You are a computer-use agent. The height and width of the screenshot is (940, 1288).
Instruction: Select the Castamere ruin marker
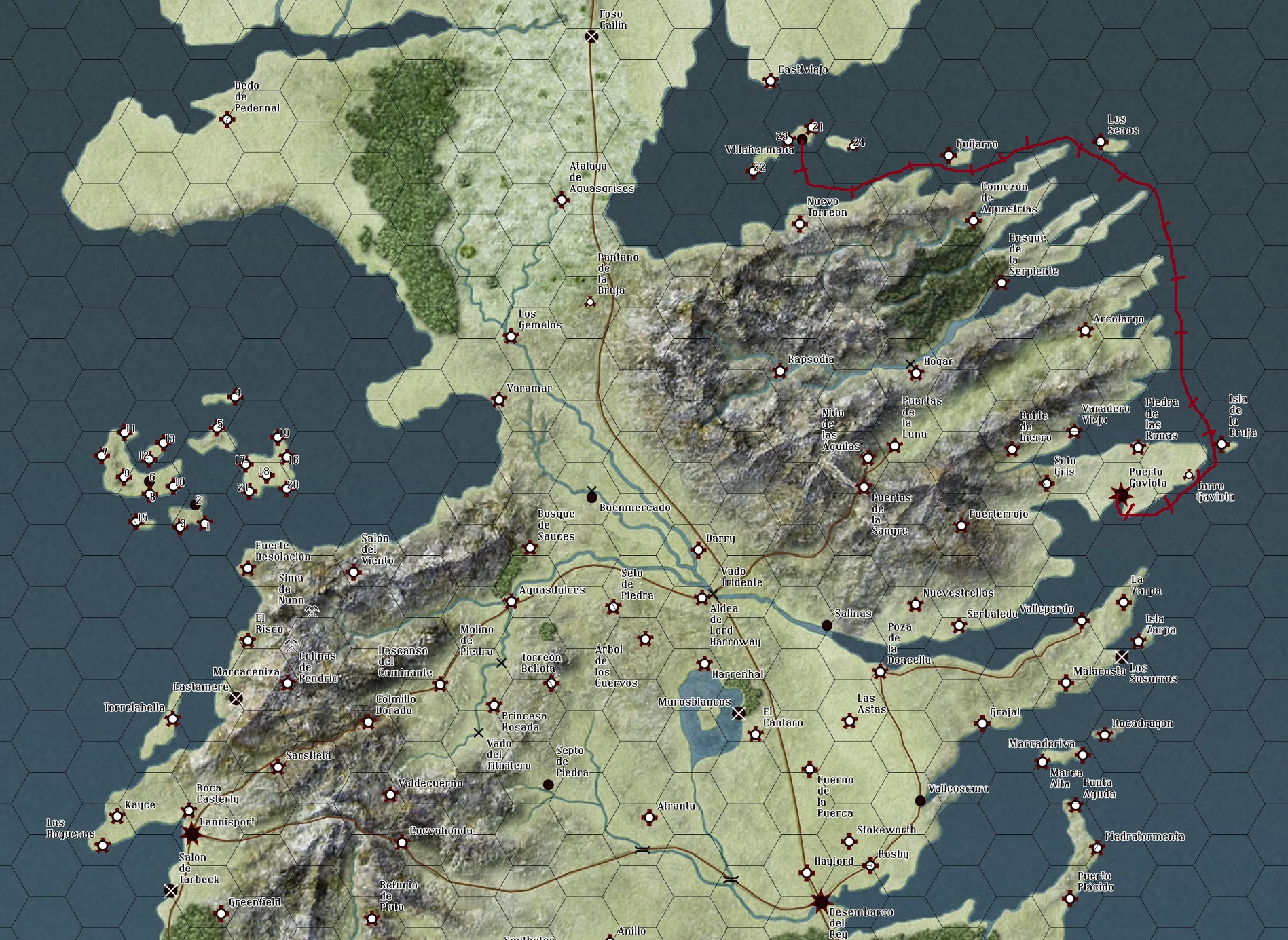coord(236,698)
